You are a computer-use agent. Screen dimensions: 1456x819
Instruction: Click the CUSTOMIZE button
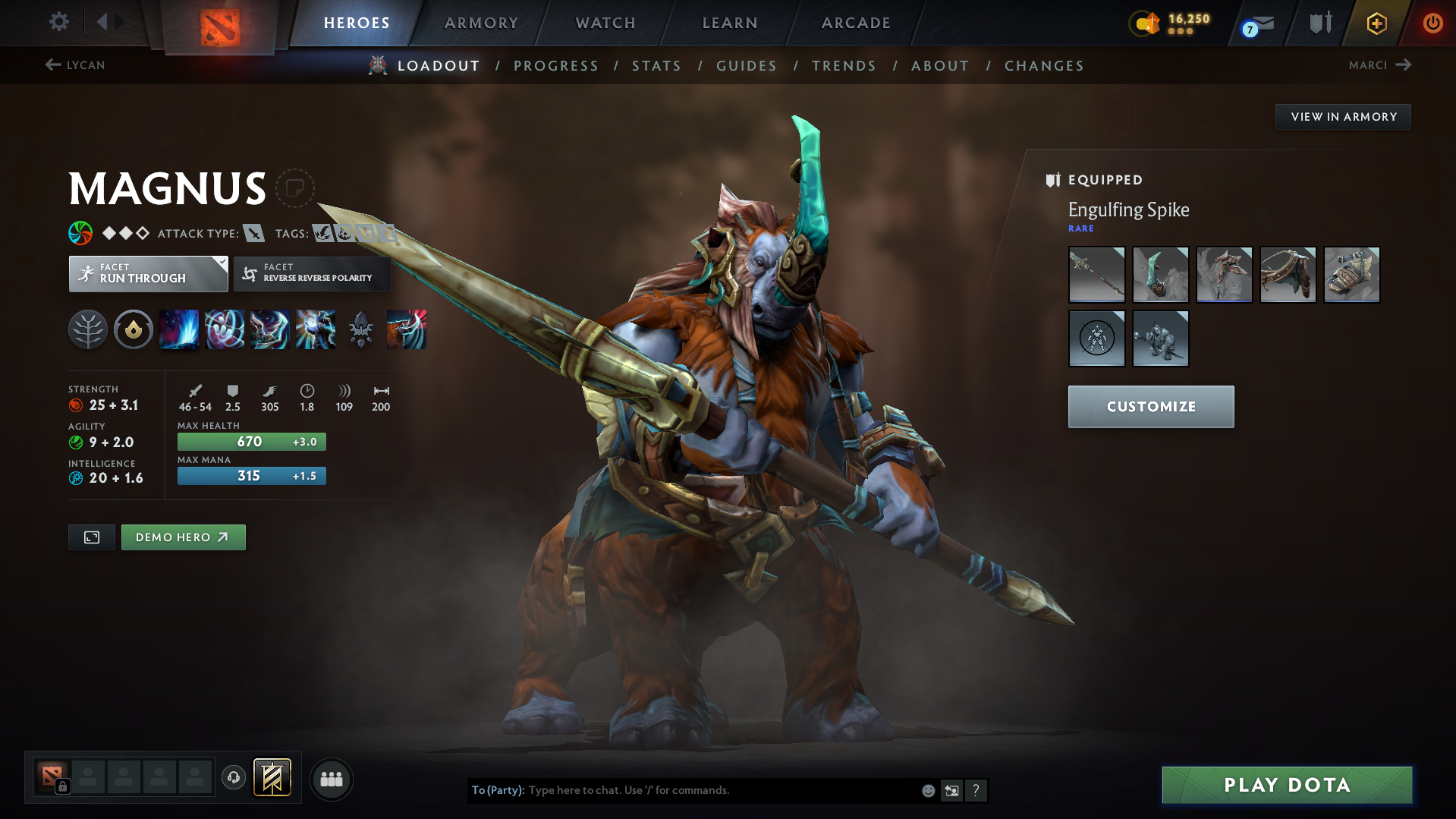[x=1150, y=406]
